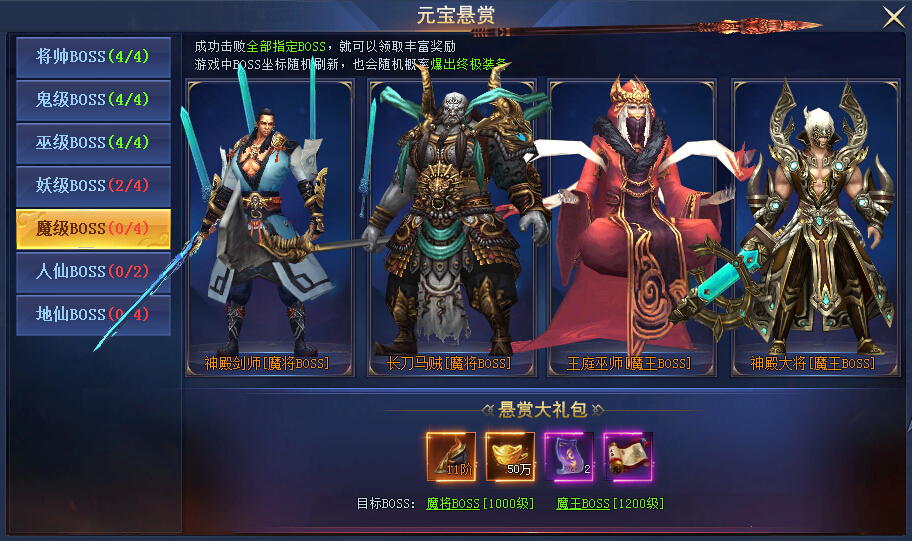Choose the 长刀马贼 boss card

coord(451,228)
